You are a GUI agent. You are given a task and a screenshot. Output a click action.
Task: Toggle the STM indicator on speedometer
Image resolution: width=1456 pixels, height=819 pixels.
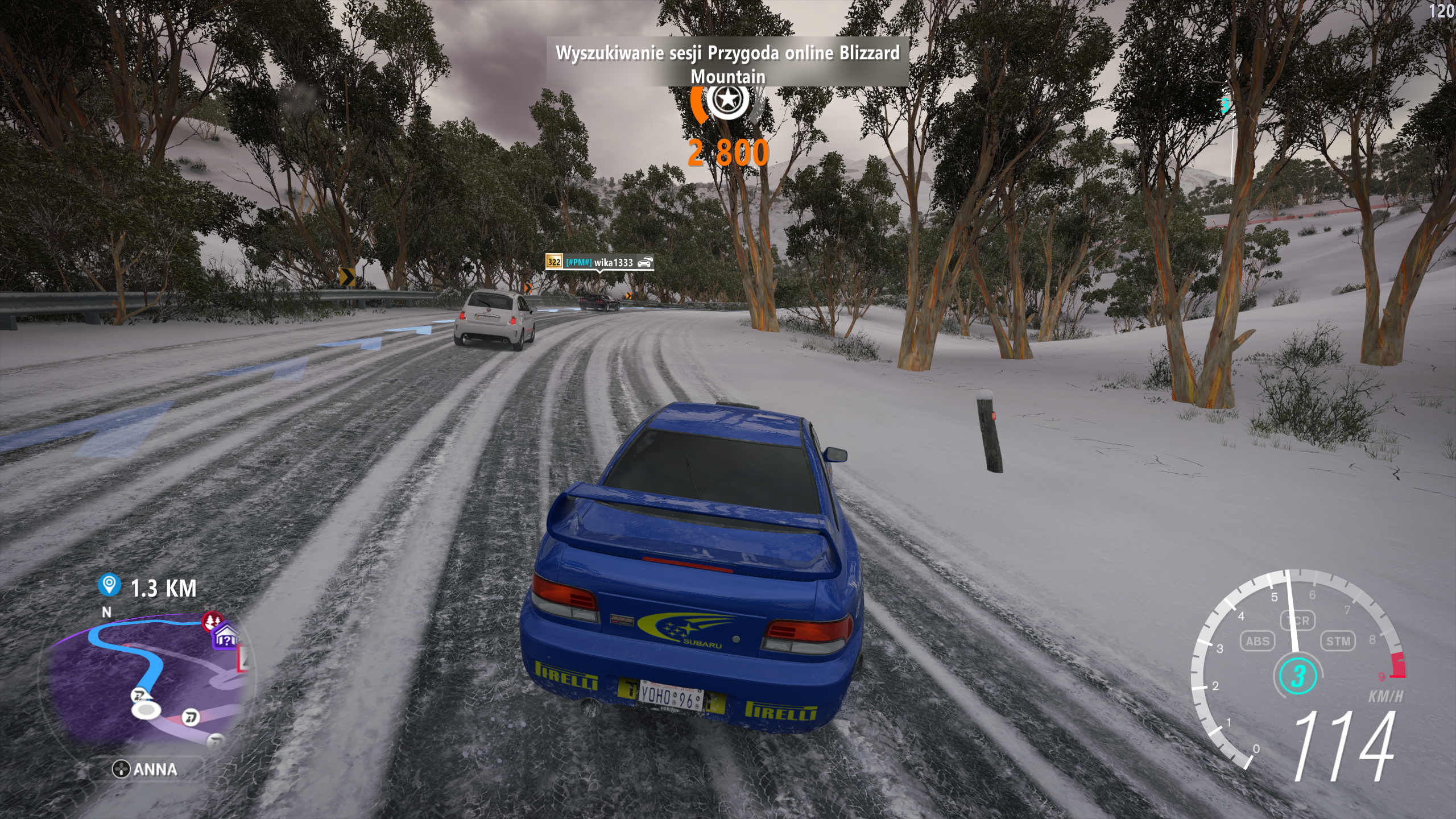tap(1338, 641)
